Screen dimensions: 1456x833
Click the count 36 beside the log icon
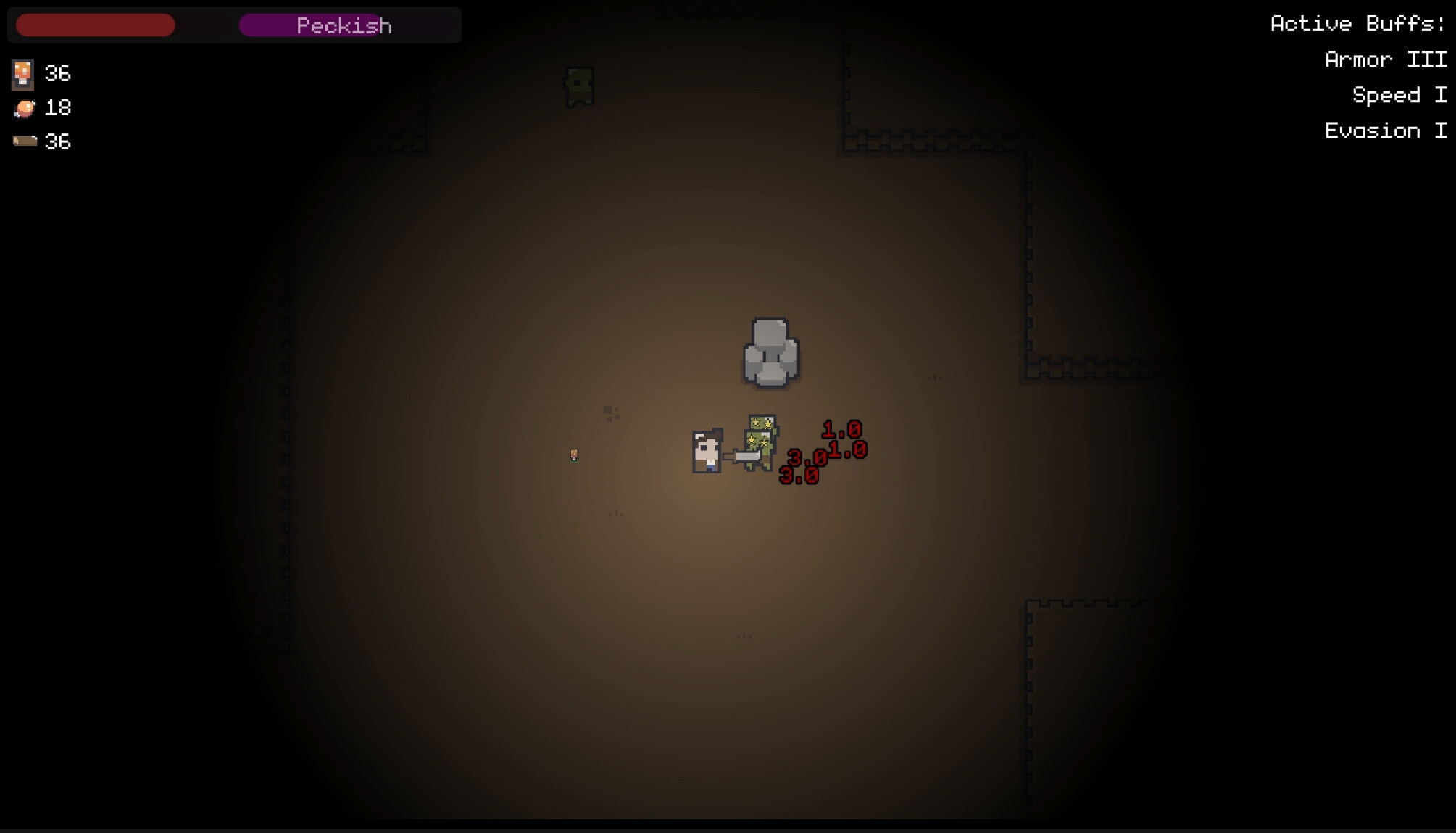click(58, 141)
